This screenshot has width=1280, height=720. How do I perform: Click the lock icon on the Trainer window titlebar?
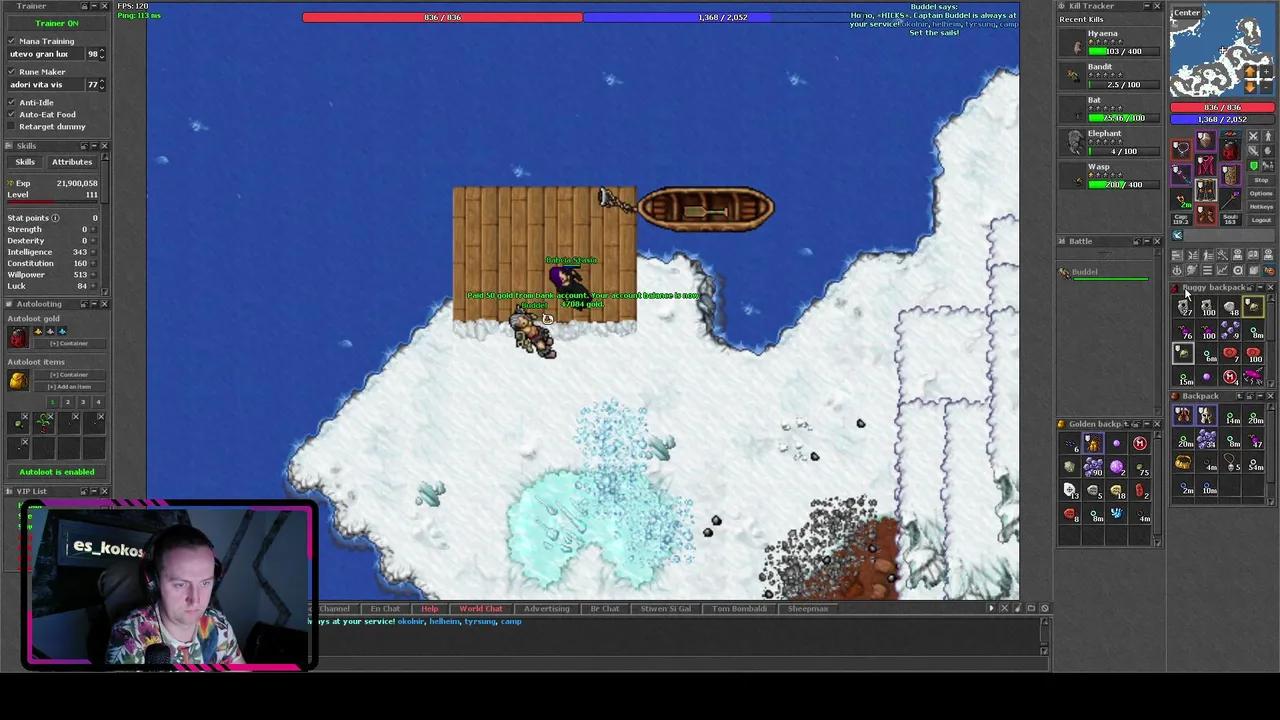(x=84, y=6)
